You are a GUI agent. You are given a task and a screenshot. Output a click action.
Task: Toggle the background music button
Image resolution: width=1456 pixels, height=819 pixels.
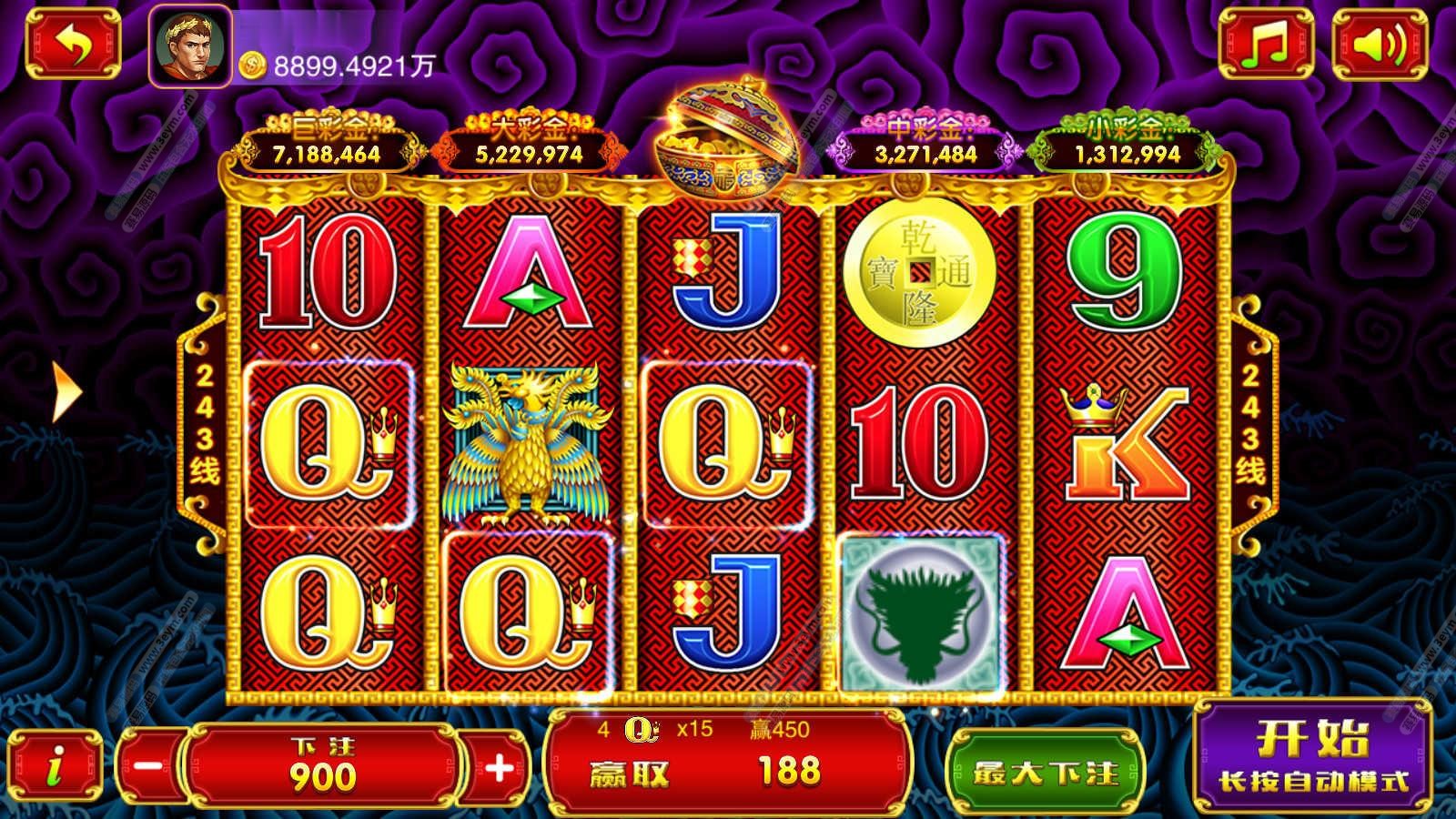(1266, 45)
